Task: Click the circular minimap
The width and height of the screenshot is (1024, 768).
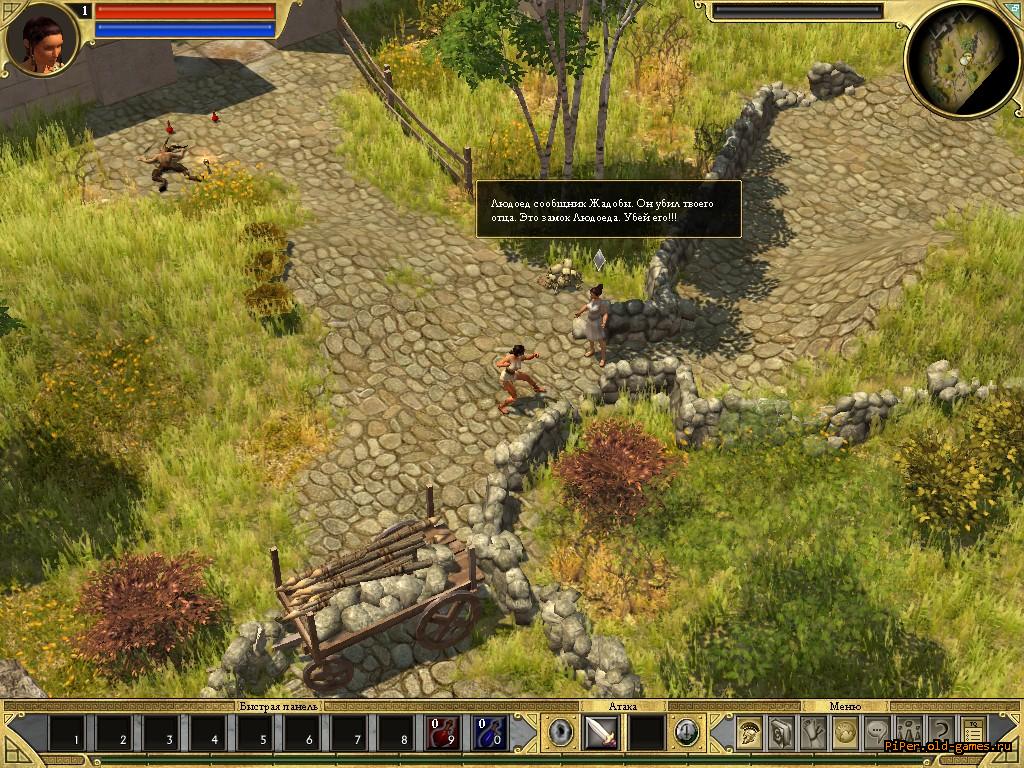Action: tap(961, 59)
